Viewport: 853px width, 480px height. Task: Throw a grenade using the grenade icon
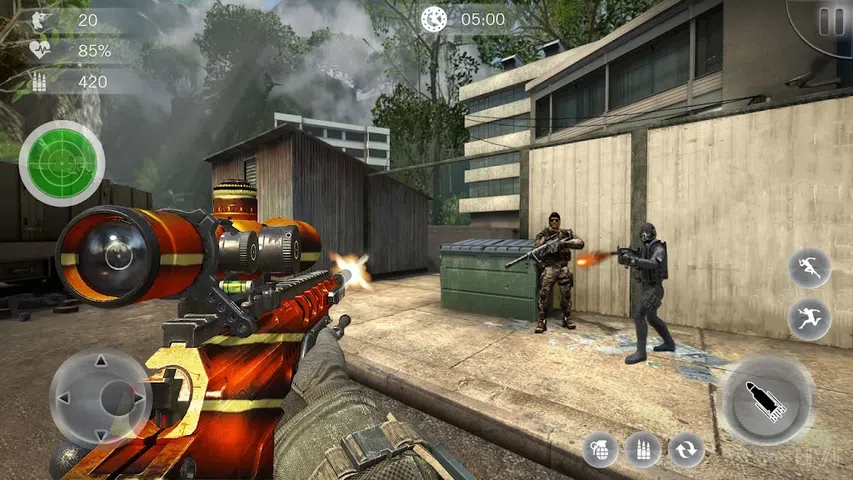click(601, 450)
